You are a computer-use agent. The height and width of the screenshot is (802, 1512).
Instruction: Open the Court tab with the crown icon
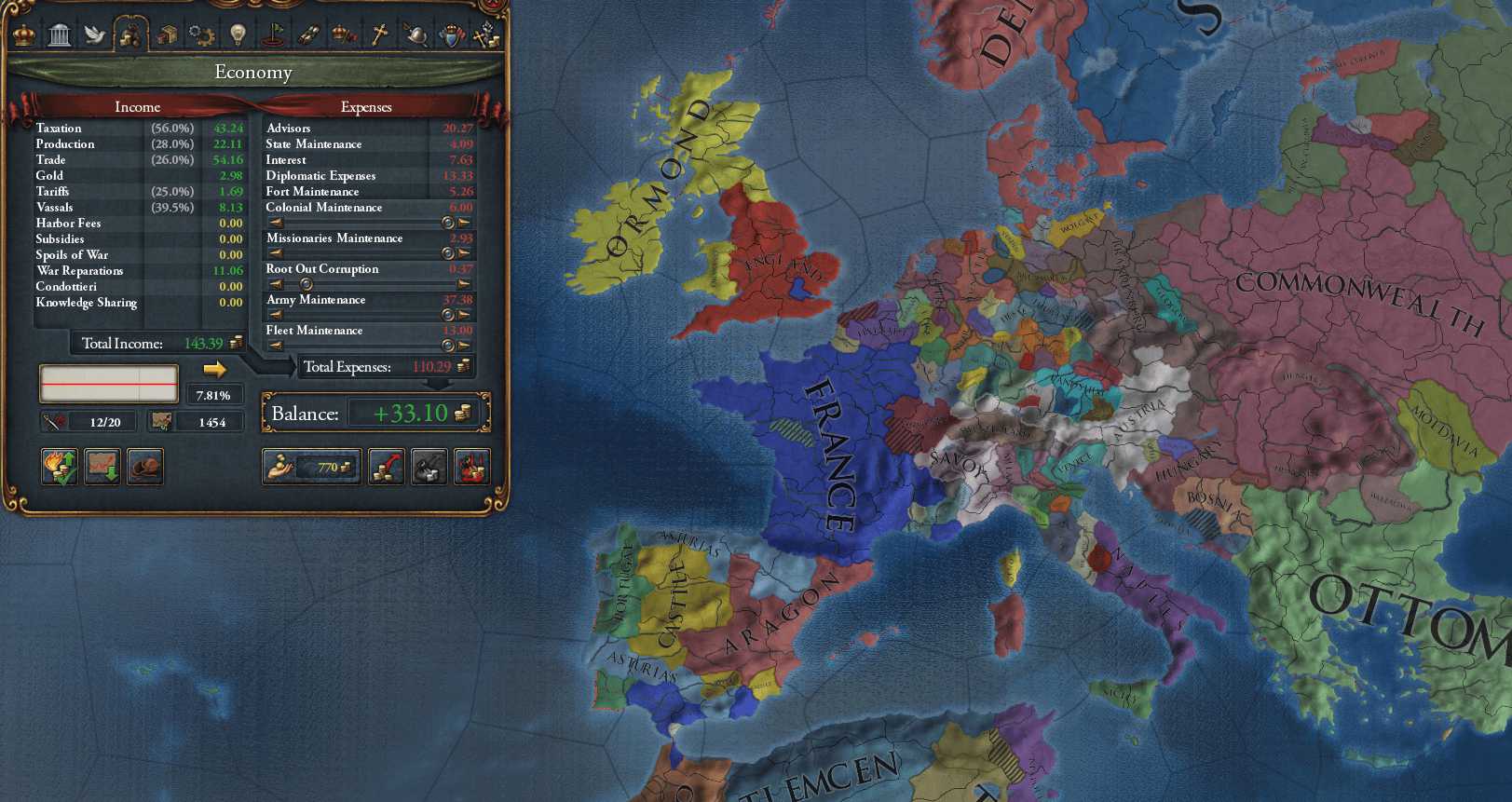tap(23, 34)
